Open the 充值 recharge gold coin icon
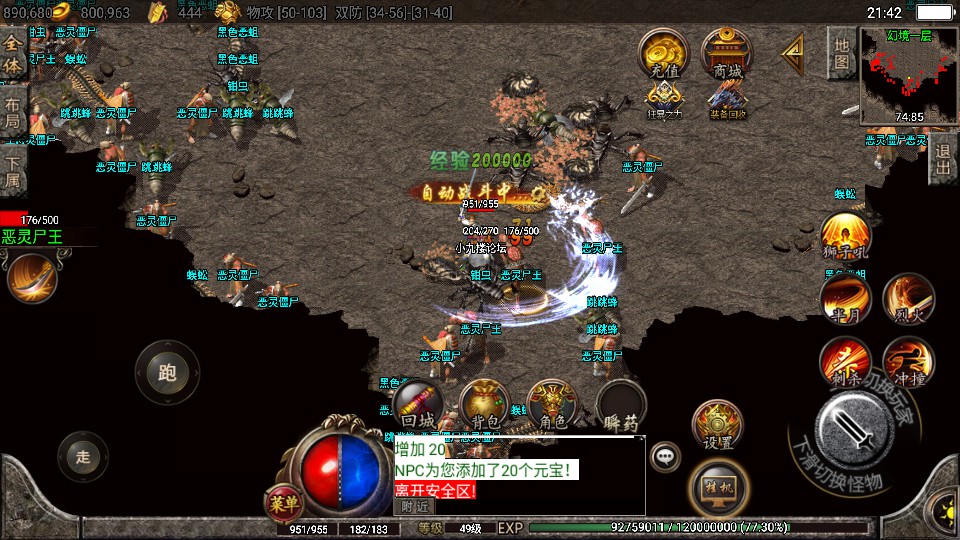960x540 pixels. pyautogui.click(x=664, y=55)
